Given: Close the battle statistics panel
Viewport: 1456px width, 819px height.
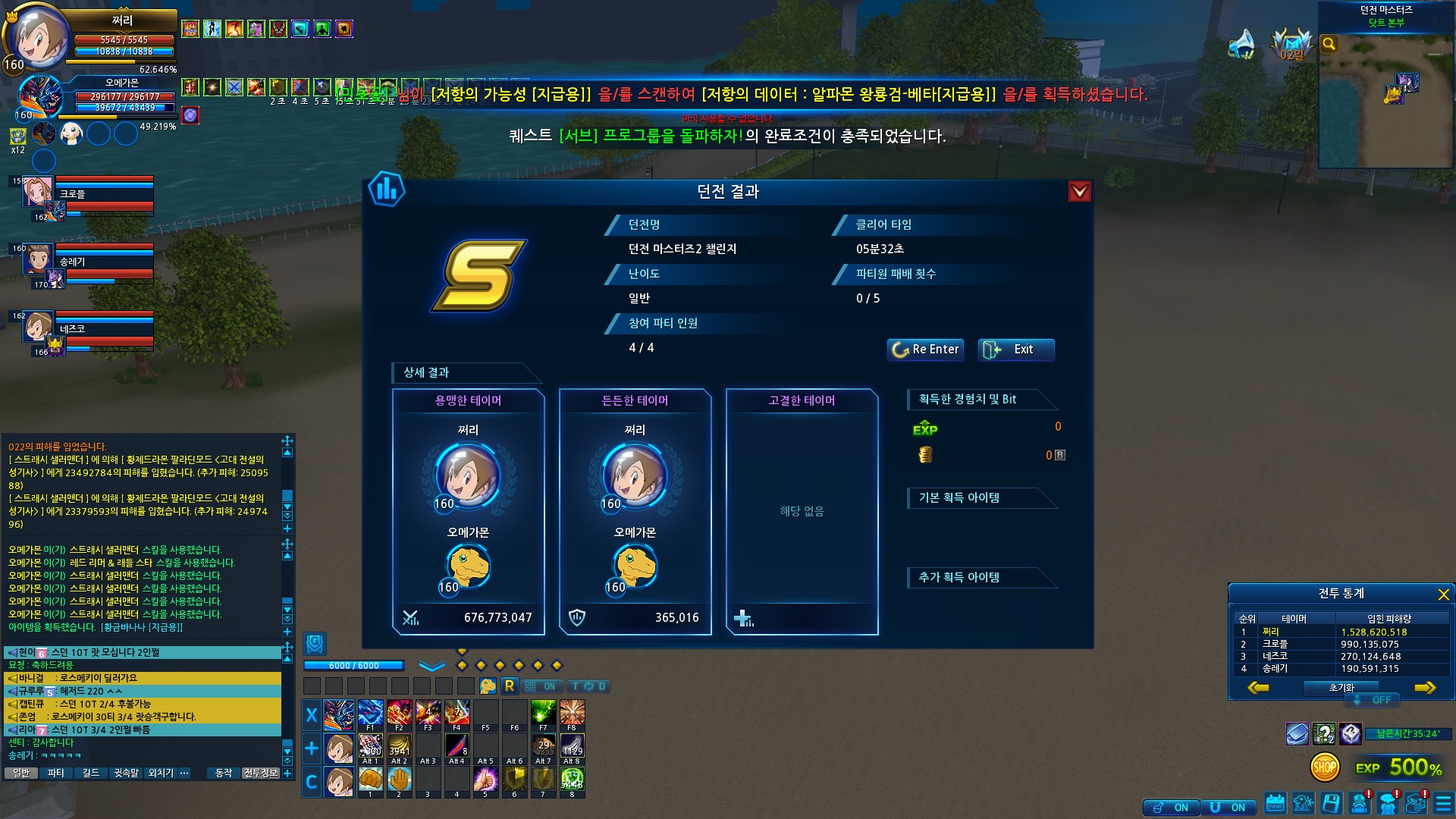Looking at the screenshot, I should pos(1443,595).
